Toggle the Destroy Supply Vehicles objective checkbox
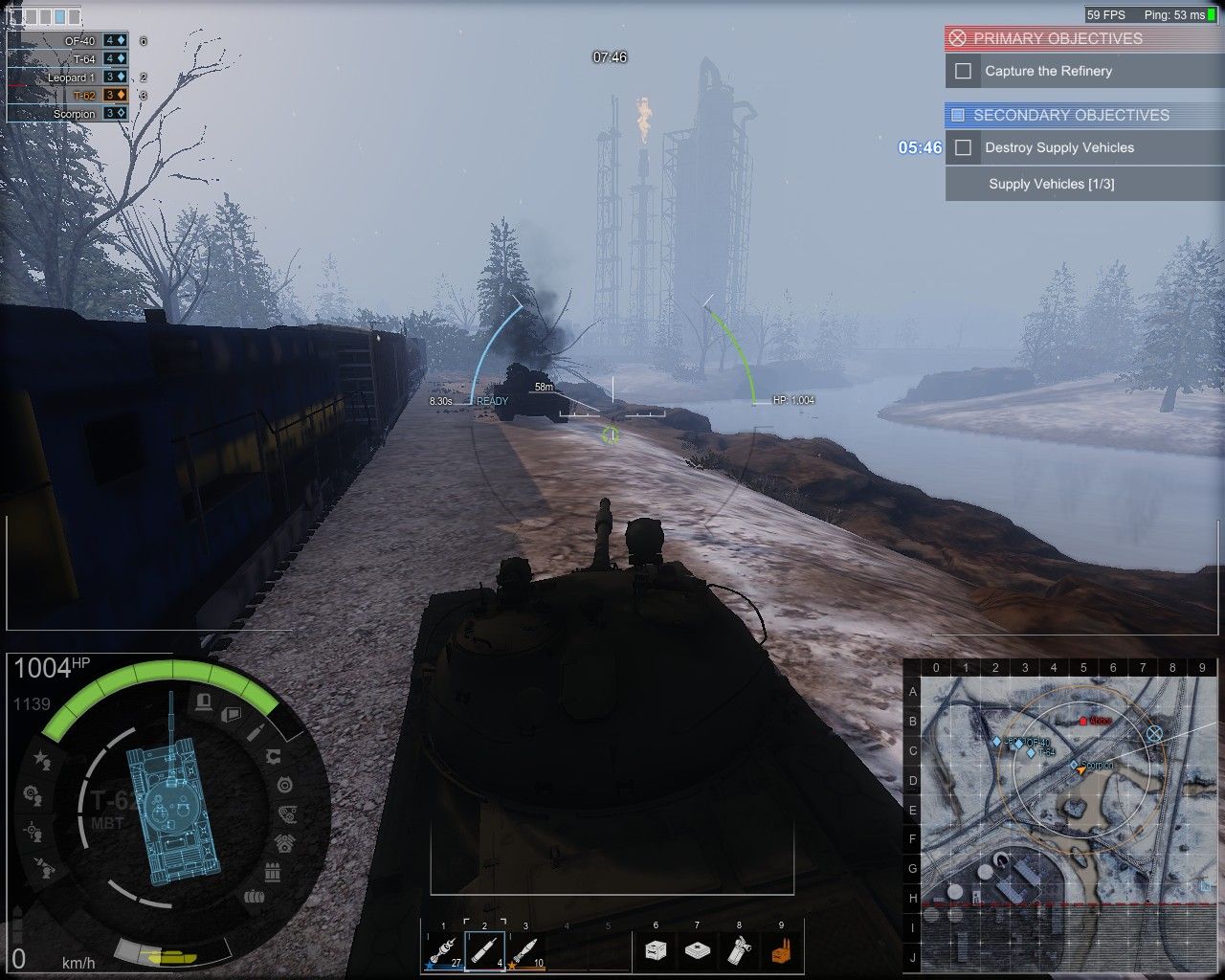Screen dimensions: 1225x980 963,147
